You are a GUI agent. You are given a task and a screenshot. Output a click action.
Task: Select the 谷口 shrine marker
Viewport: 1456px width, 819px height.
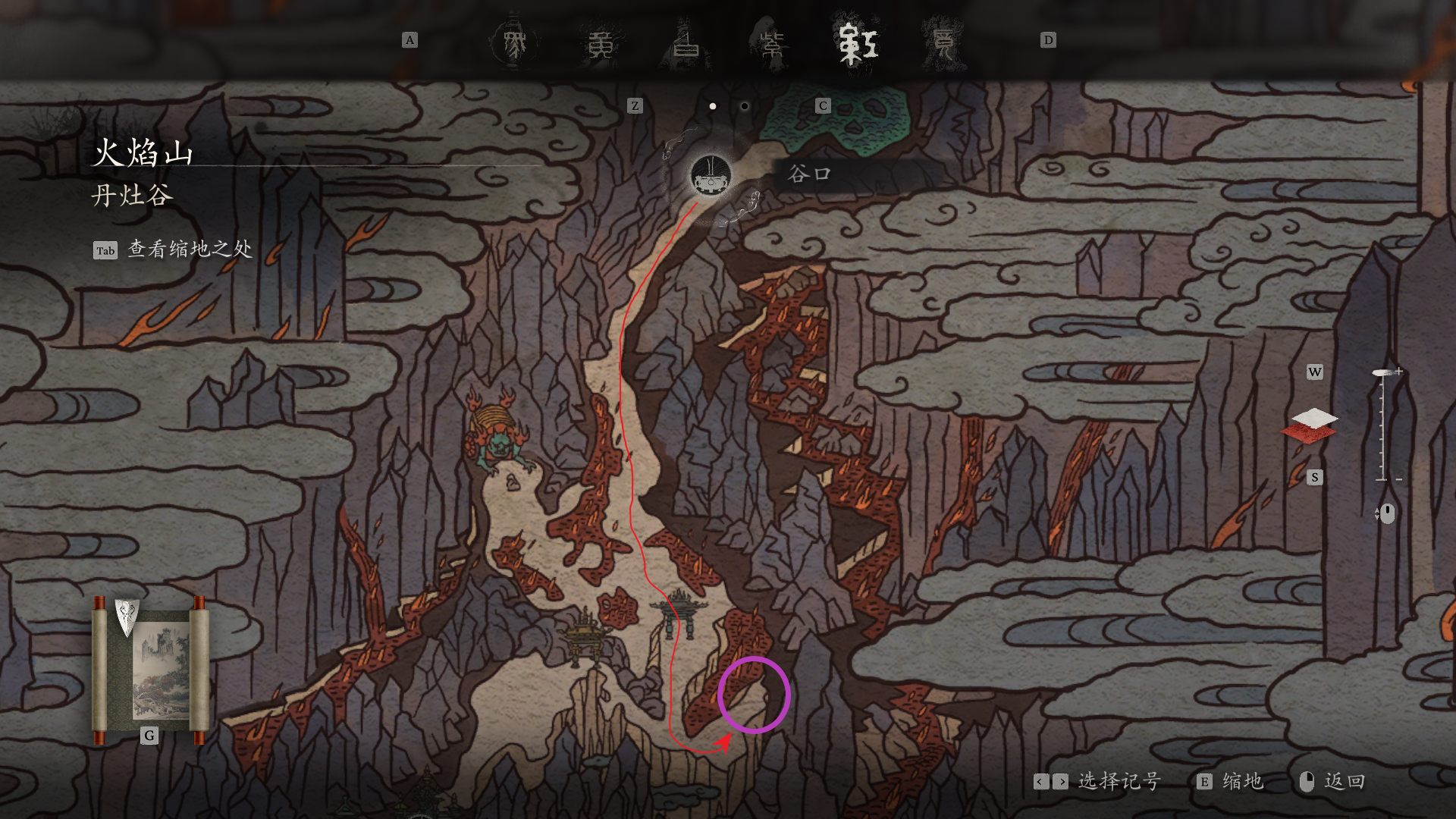click(x=711, y=176)
